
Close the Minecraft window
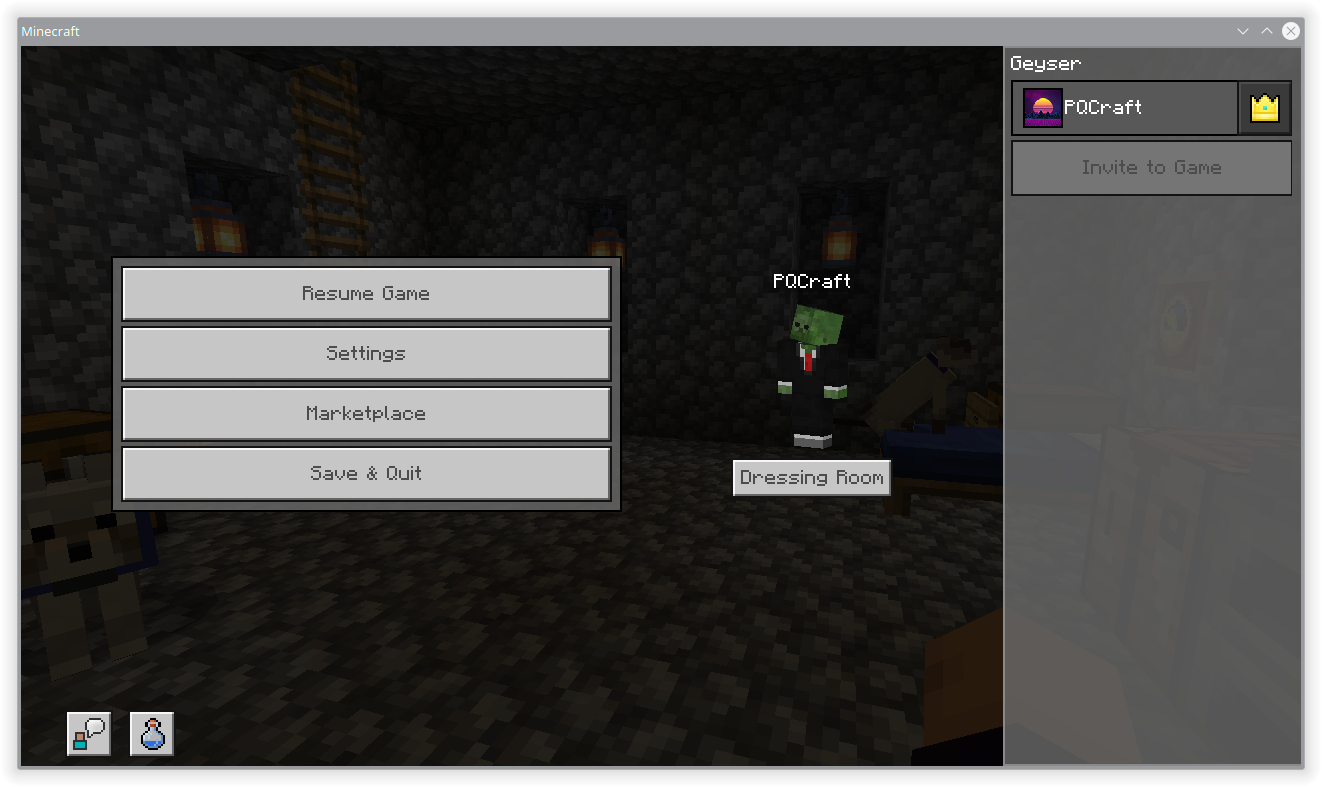tap(1290, 31)
